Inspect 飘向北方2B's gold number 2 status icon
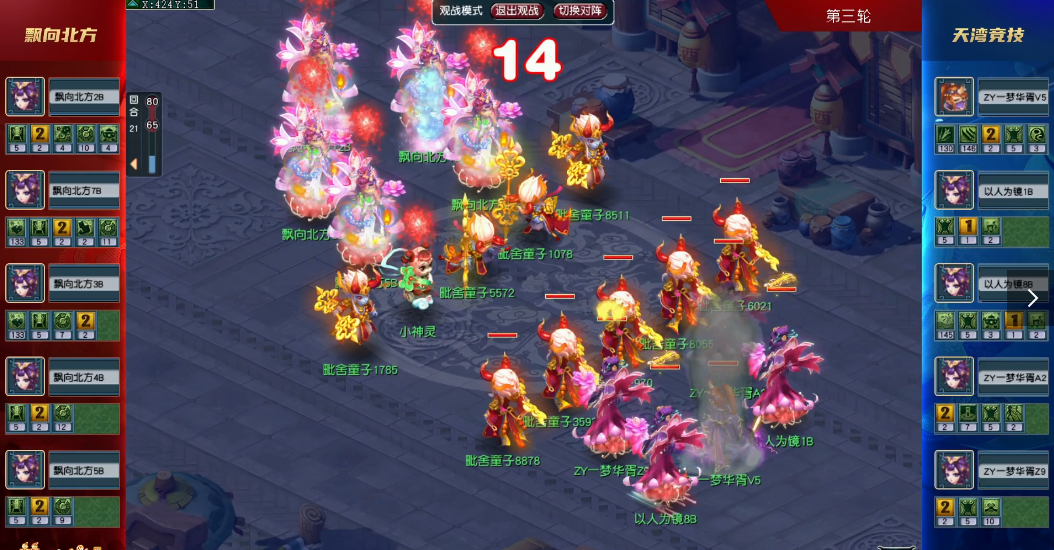 pos(40,134)
